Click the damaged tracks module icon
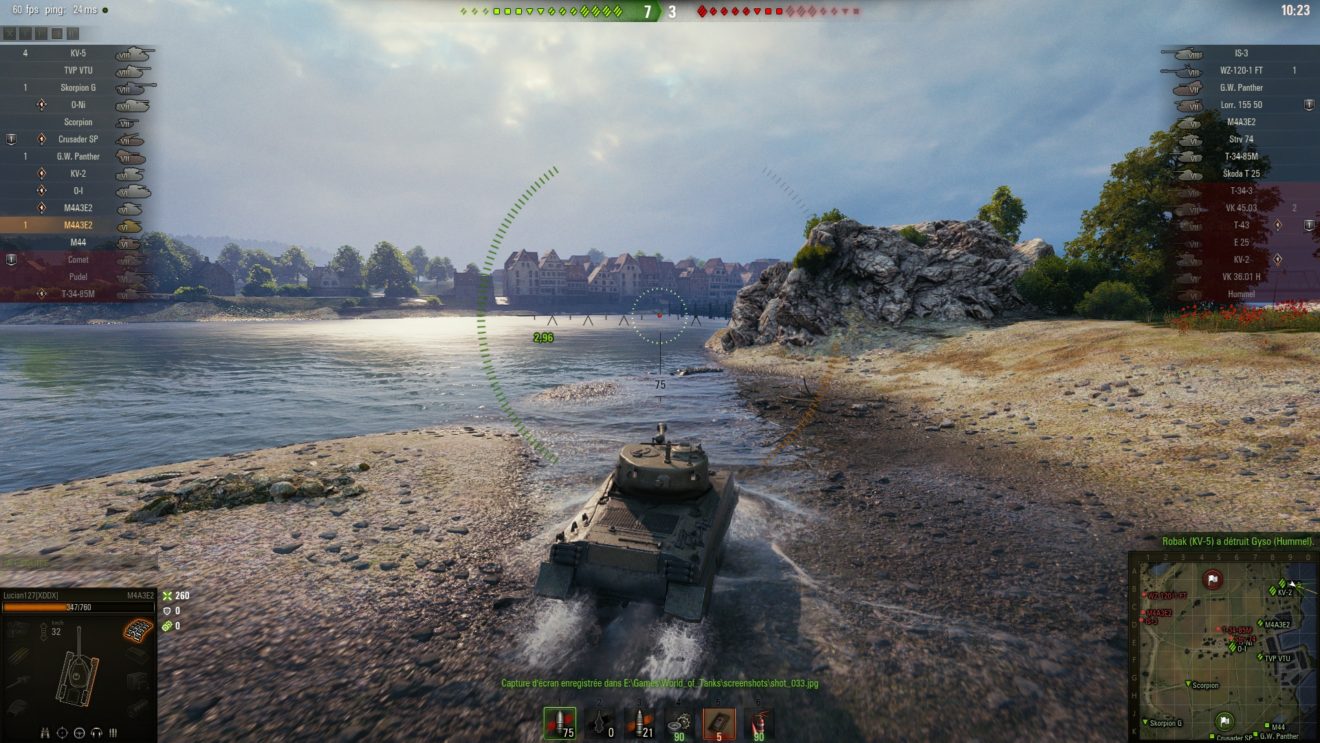Screen dimensions: 1320x743 coord(137,631)
